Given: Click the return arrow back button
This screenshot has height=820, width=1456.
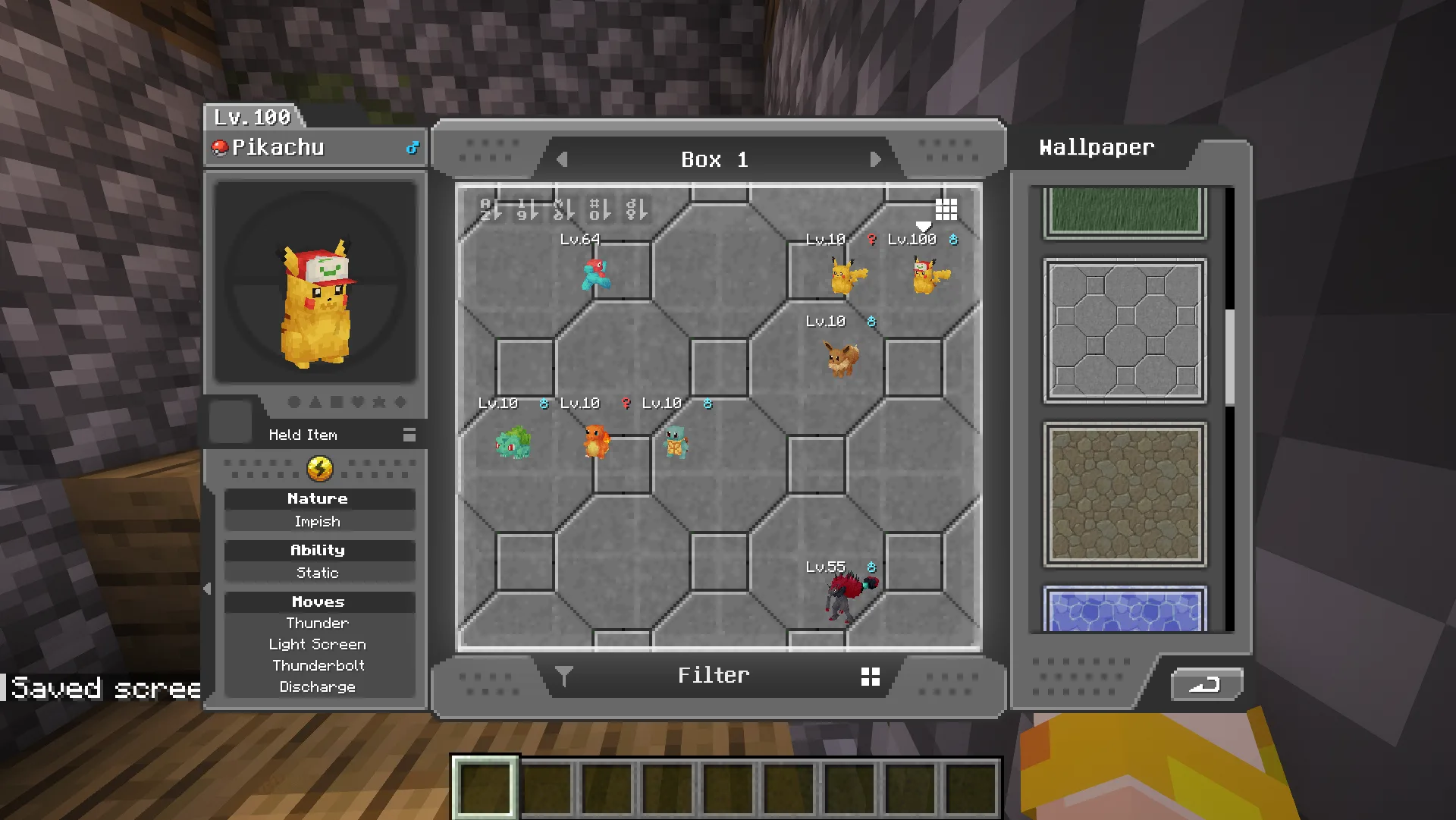Looking at the screenshot, I should pos(1206,684).
